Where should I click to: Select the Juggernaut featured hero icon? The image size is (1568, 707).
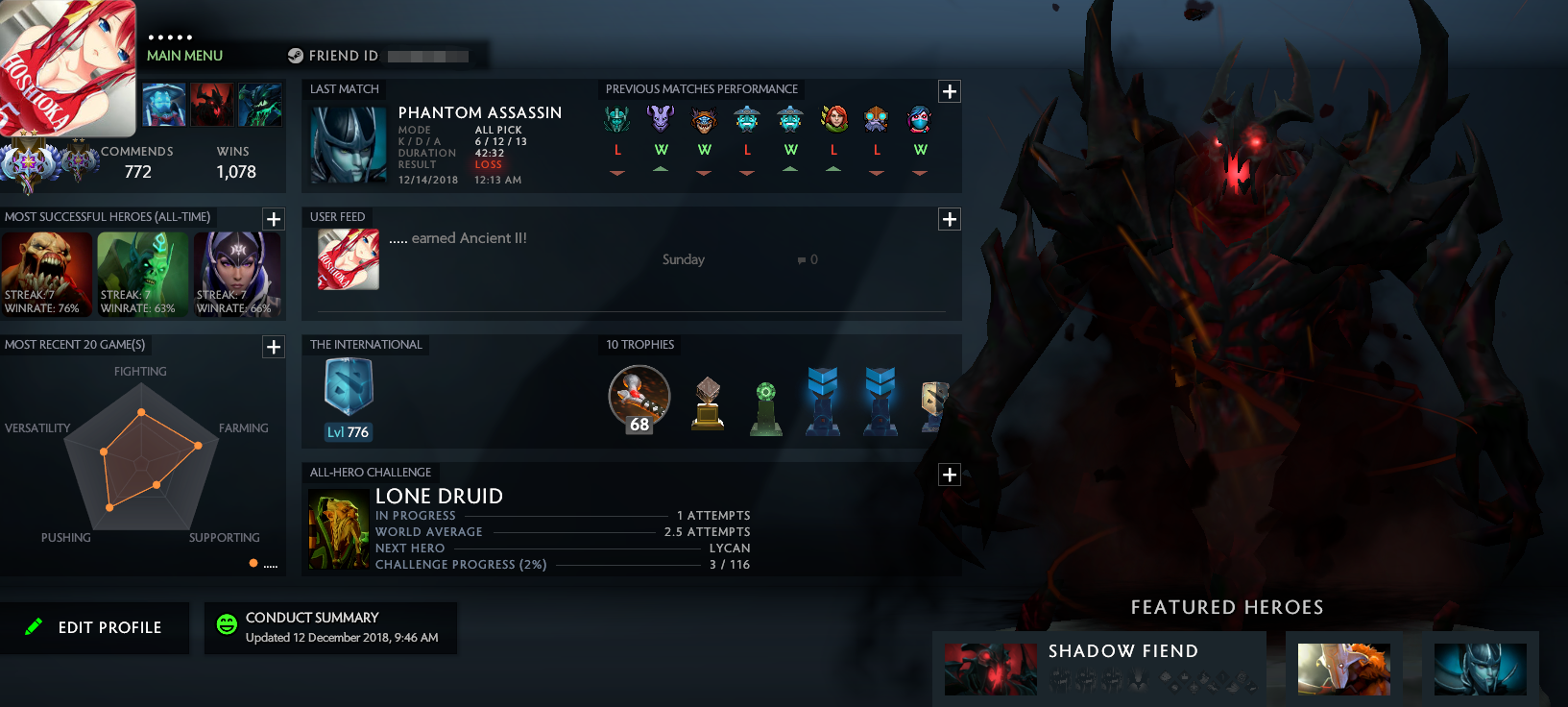point(1344,670)
